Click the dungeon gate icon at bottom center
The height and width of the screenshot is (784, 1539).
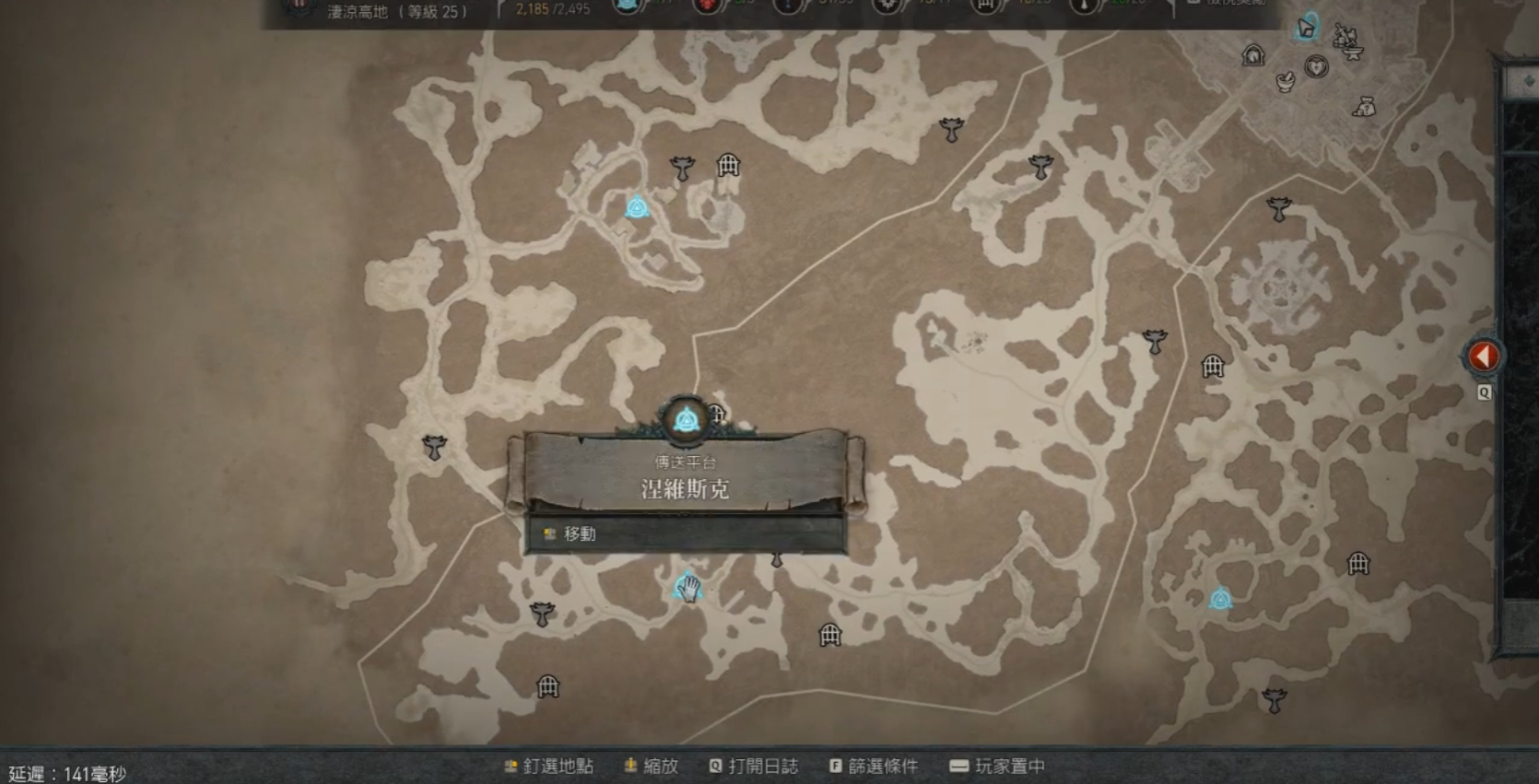tap(828, 634)
